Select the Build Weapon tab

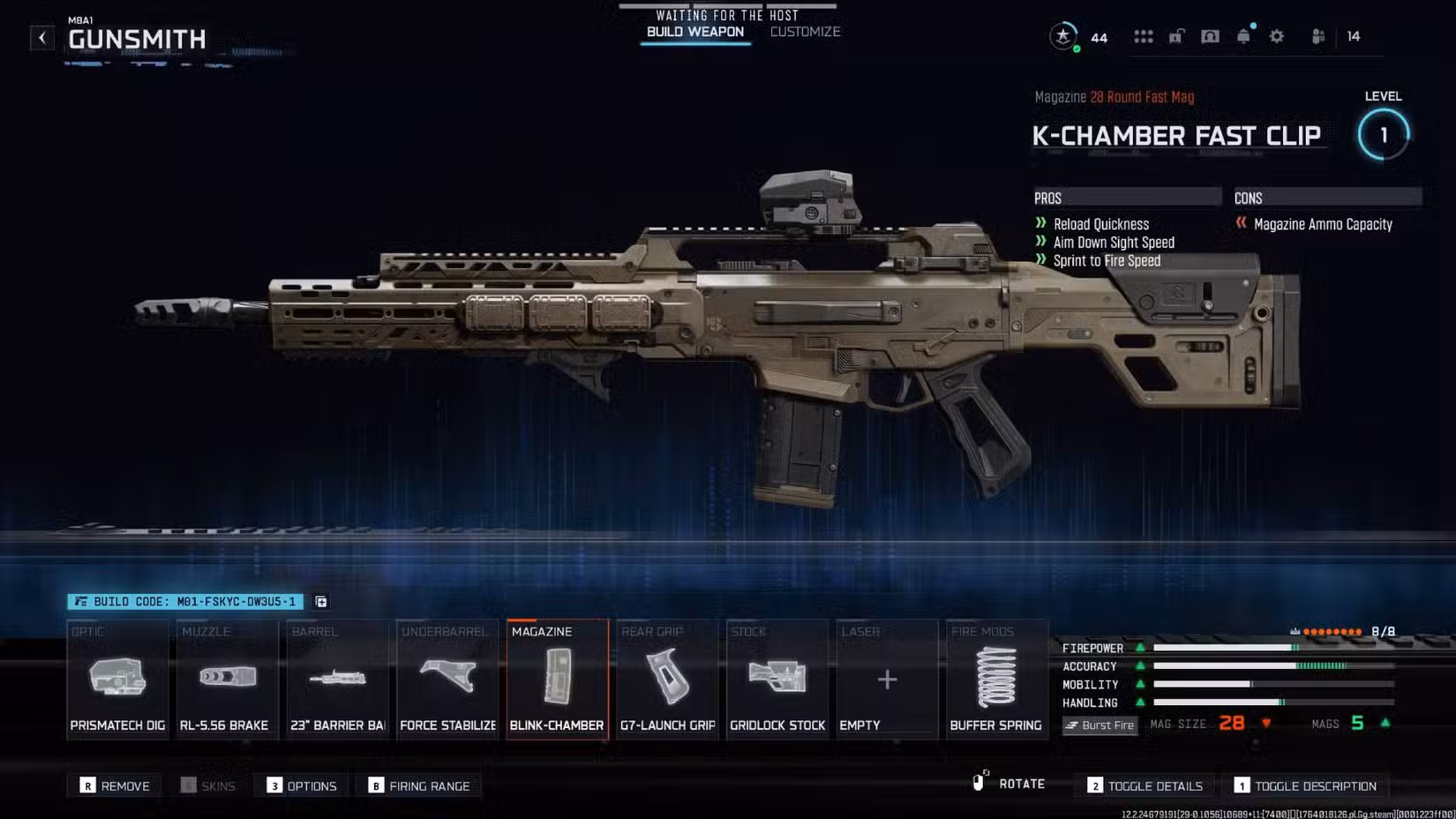point(694,31)
